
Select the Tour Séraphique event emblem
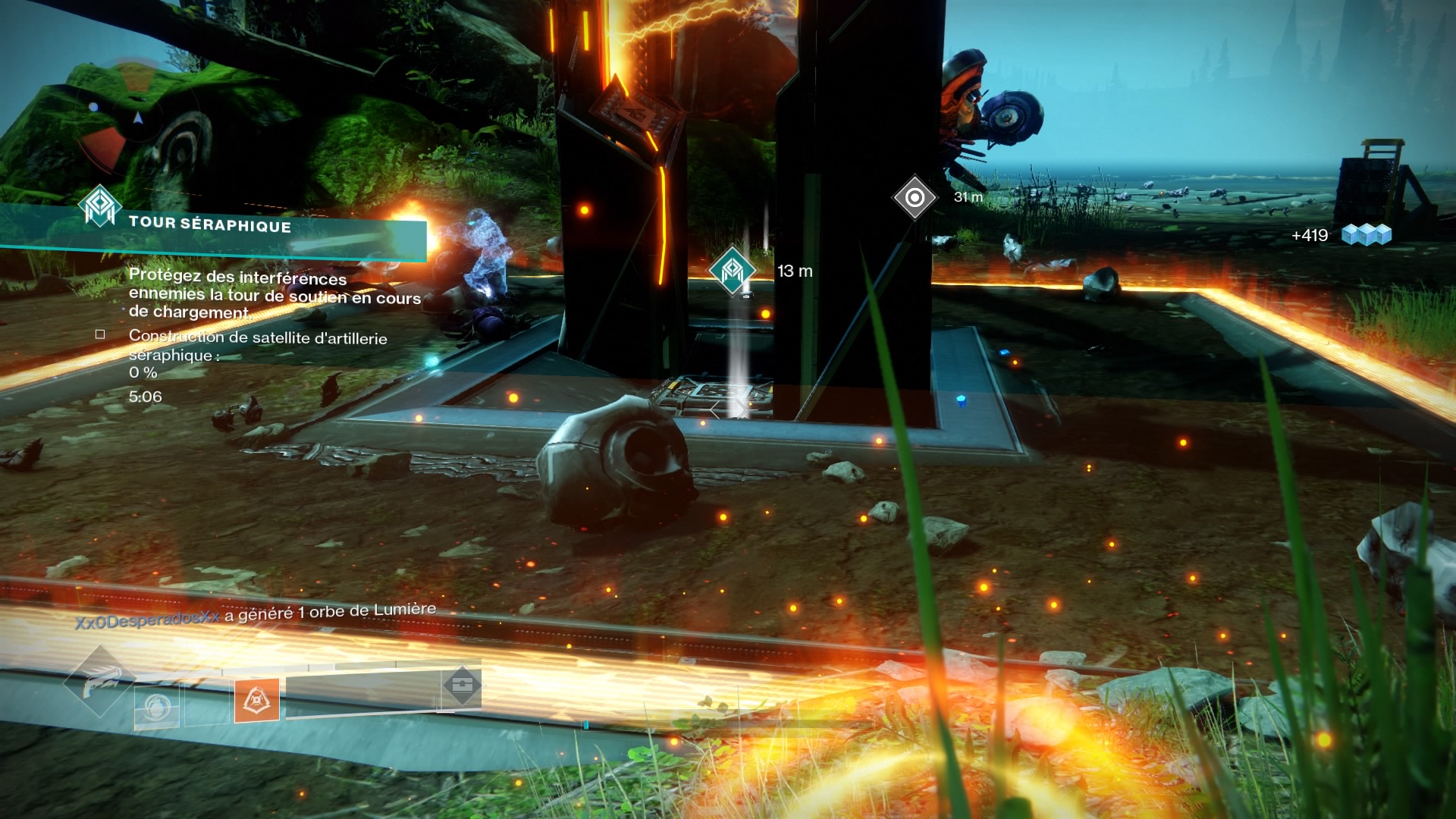(100, 206)
